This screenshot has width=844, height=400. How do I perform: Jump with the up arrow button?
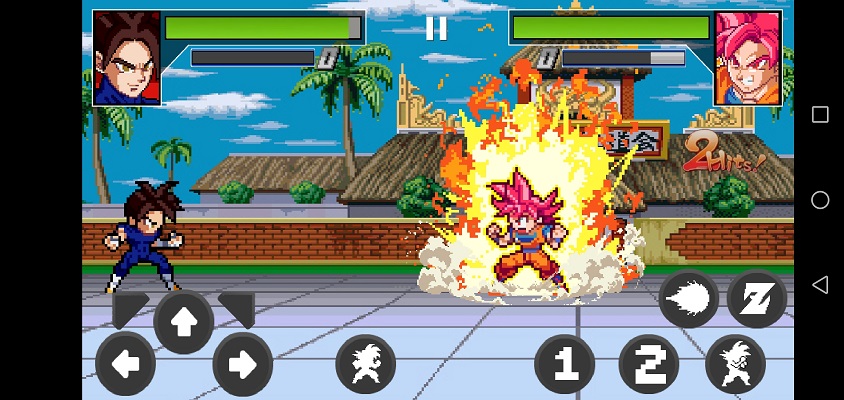tap(184, 321)
